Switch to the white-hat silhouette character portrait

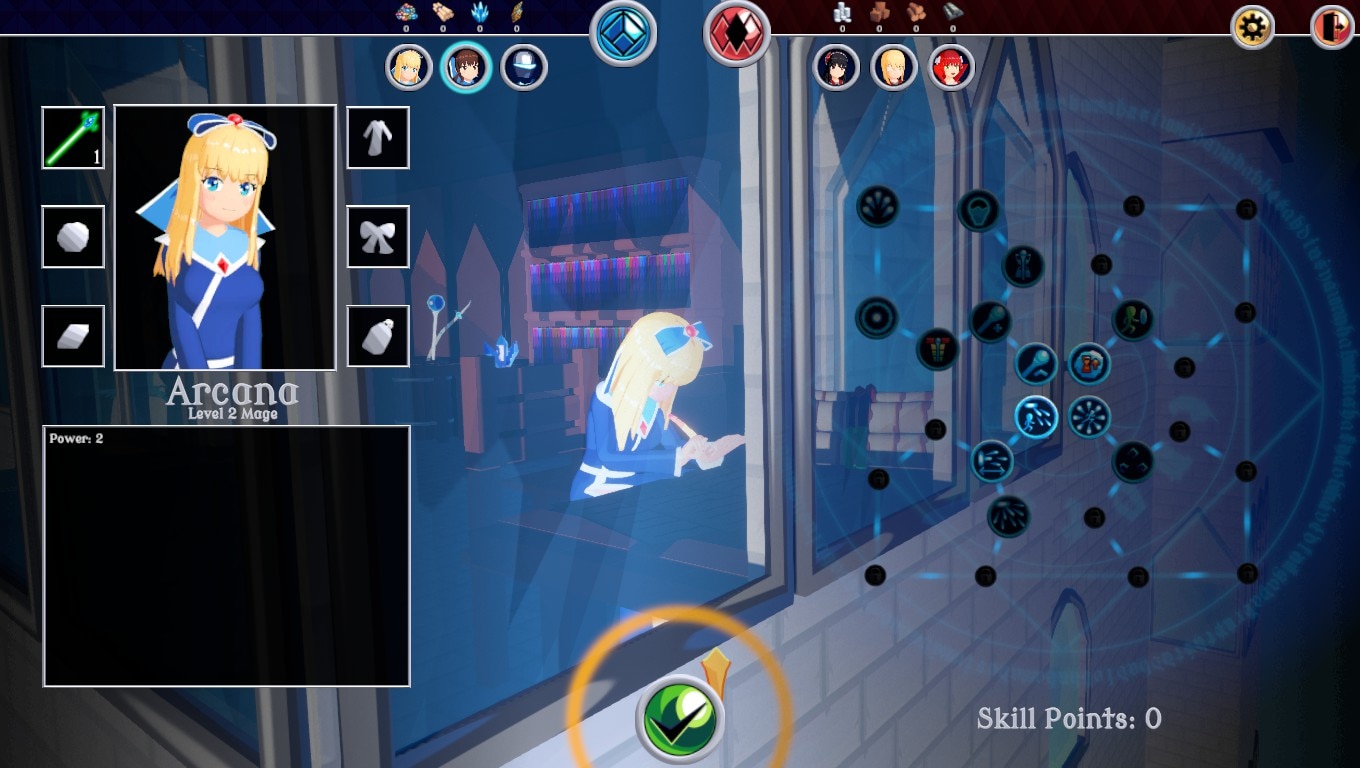click(x=524, y=68)
